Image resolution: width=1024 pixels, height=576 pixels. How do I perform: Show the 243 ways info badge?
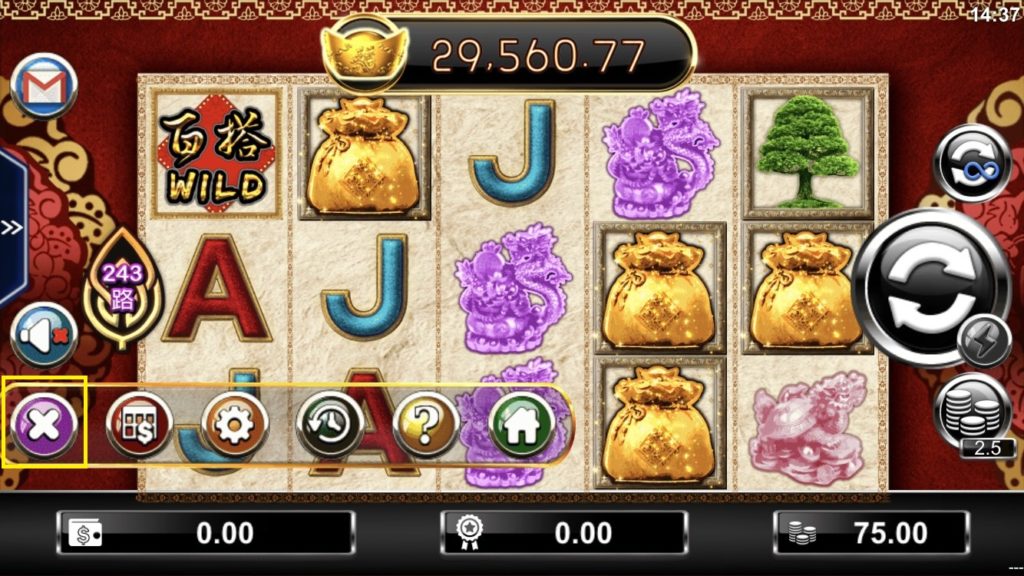point(123,285)
